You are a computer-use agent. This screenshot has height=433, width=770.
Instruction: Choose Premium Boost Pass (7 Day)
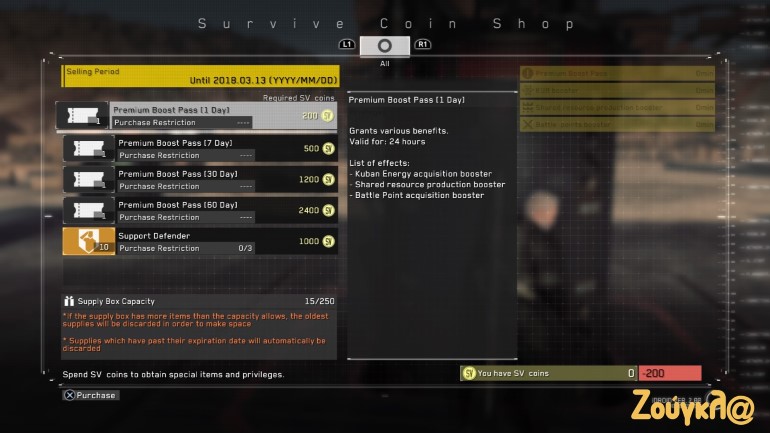point(200,149)
